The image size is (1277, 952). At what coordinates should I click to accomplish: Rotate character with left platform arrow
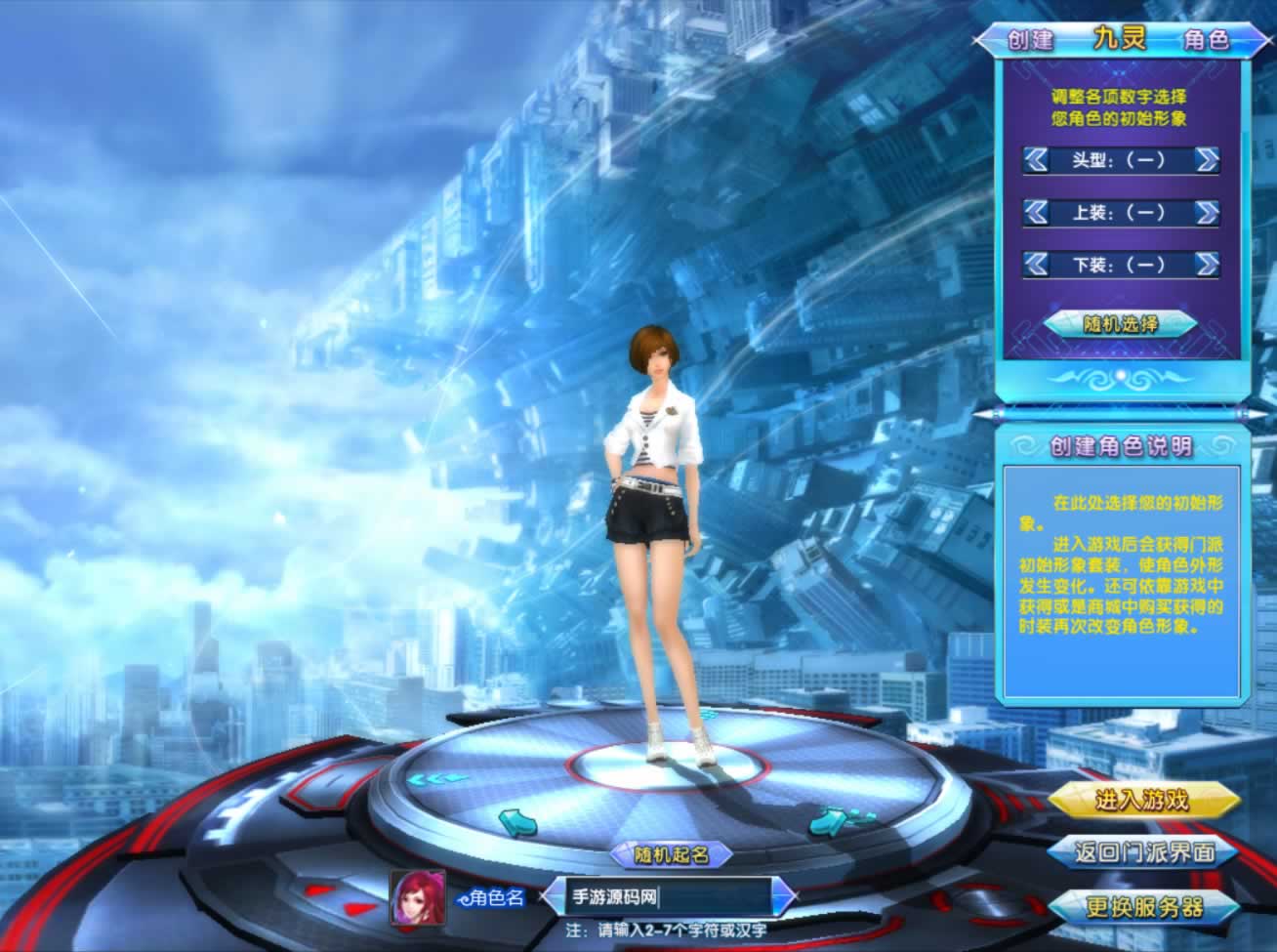(516, 822)
